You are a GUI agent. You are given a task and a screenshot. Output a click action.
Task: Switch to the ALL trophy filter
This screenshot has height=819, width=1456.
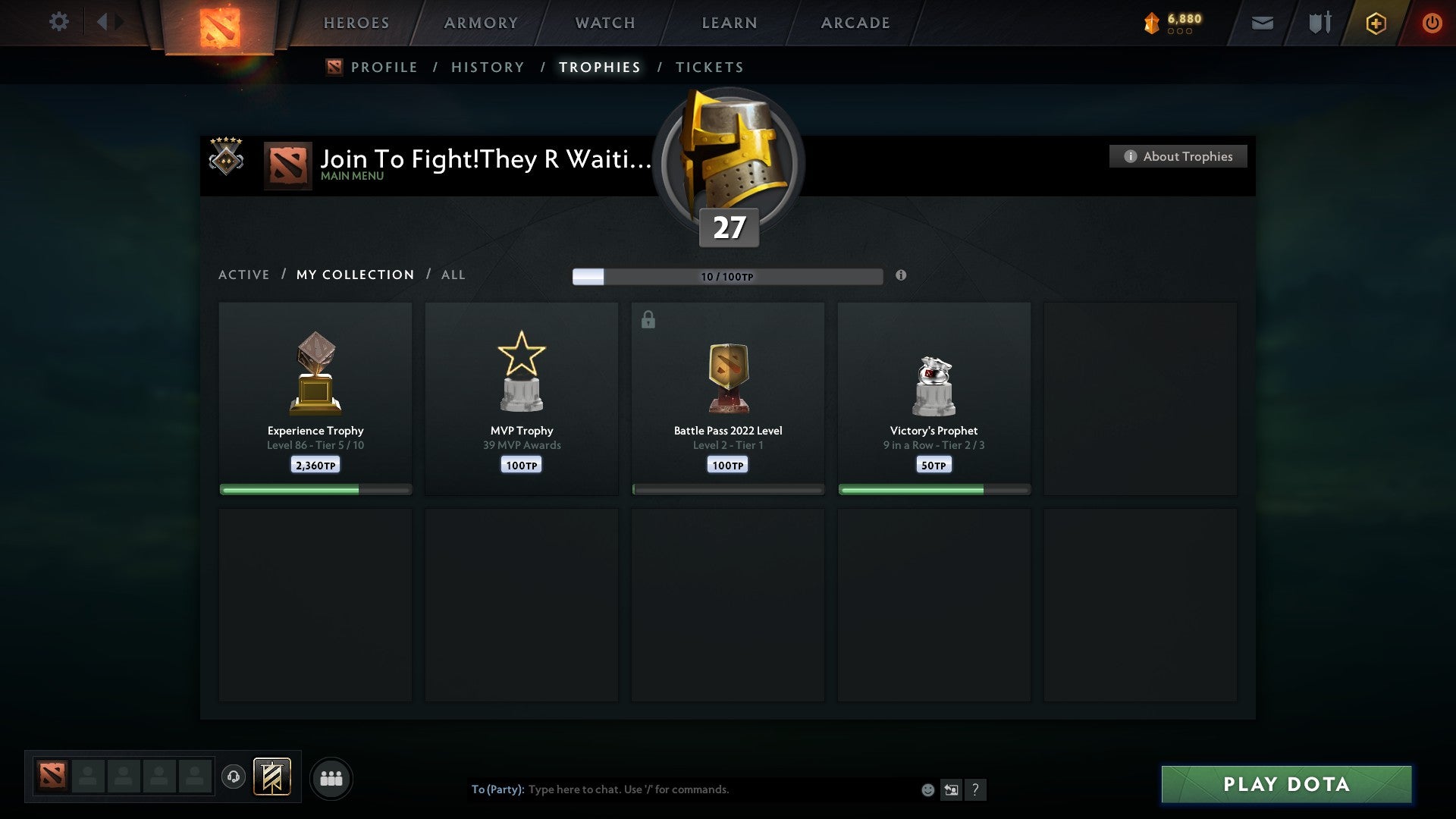tap(453, 275)
